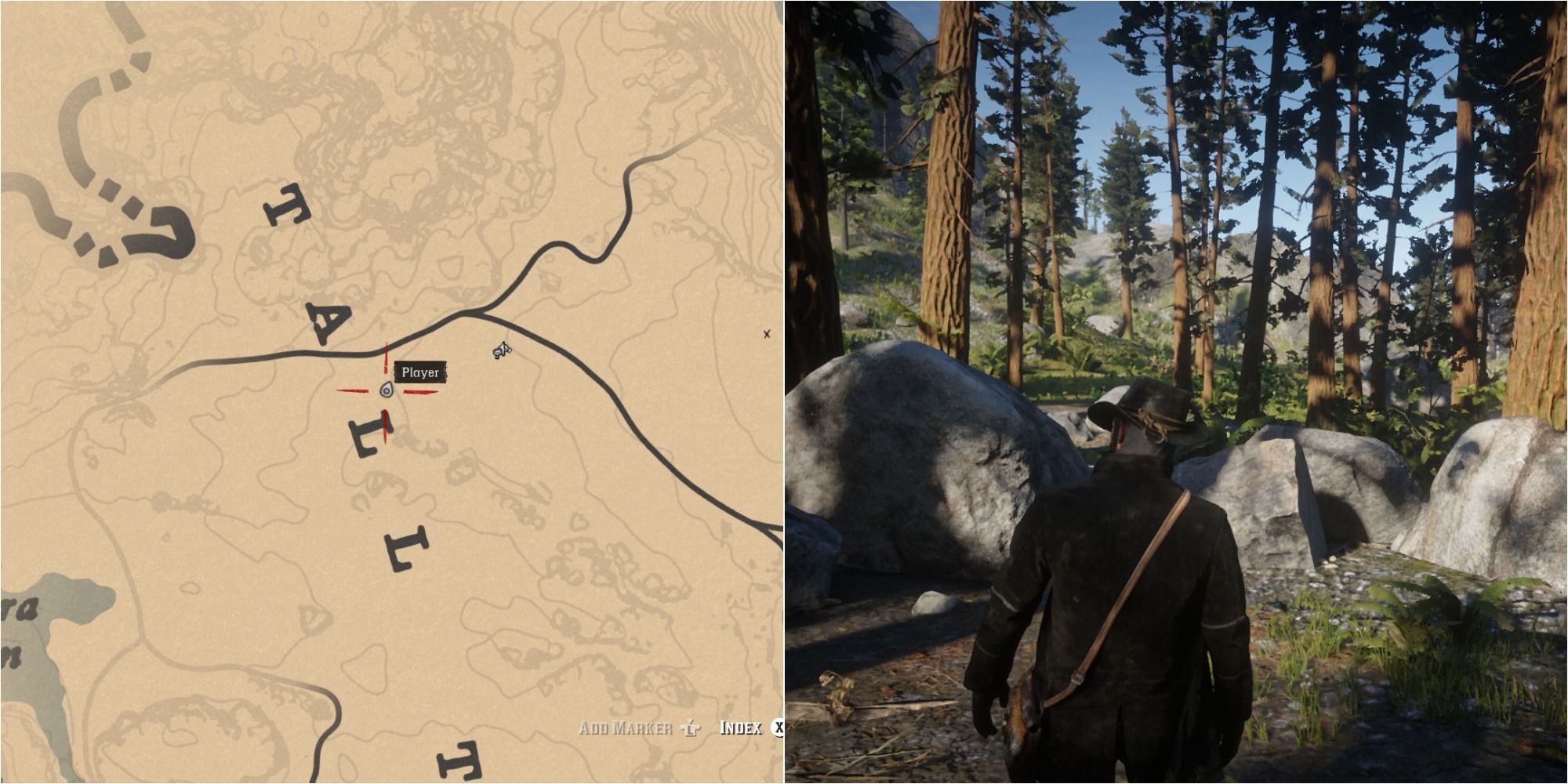
Task: Click the red crosshair centered on the player blip
Action: tap(384, 390)
